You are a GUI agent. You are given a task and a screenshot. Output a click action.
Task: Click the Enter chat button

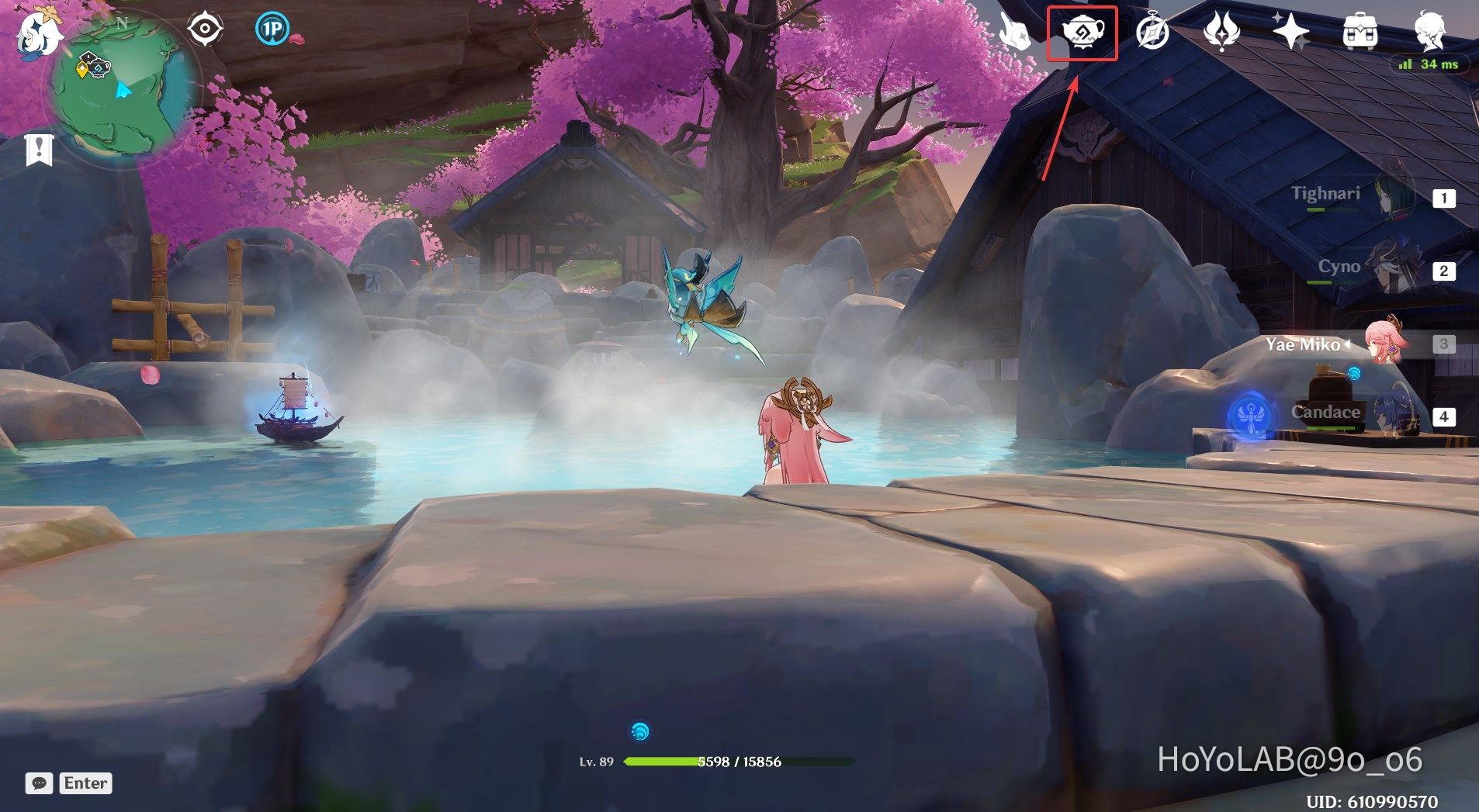point(85,783)
